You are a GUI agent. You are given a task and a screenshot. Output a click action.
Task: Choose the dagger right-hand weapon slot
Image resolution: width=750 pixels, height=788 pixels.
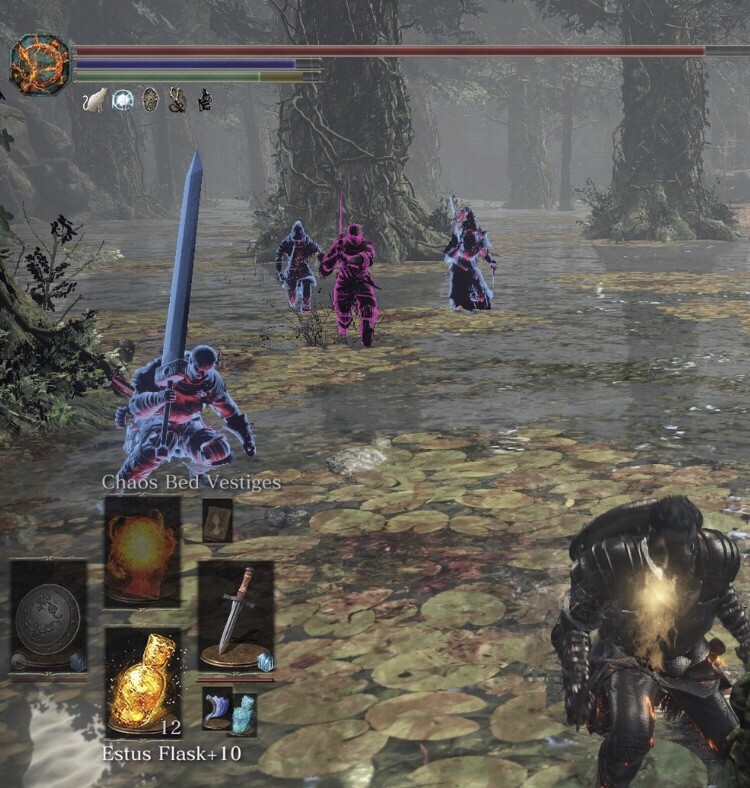click(235, 612)
